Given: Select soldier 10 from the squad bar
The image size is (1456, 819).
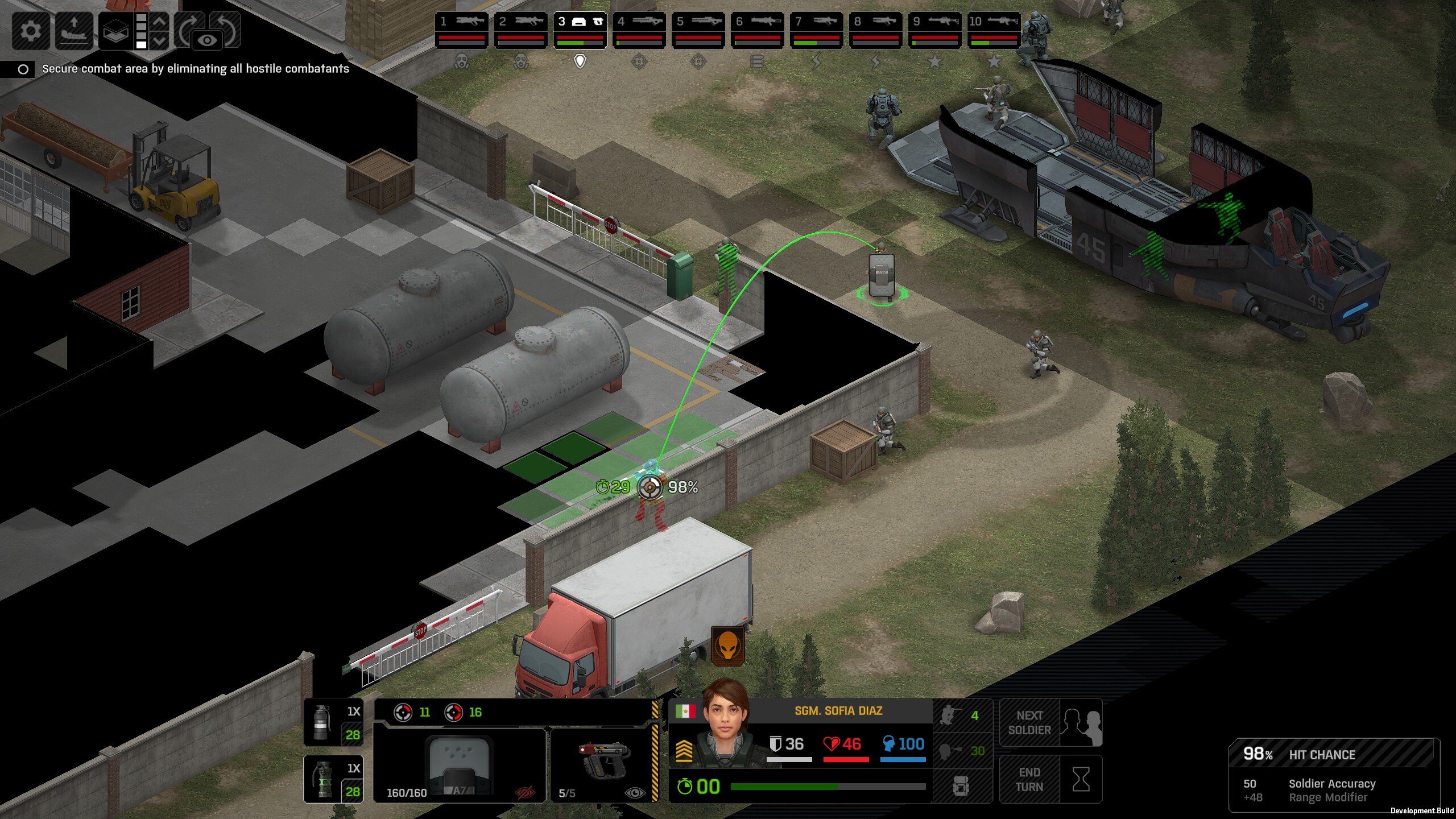Looking at the screenshot, I should (x=994, y=30).
